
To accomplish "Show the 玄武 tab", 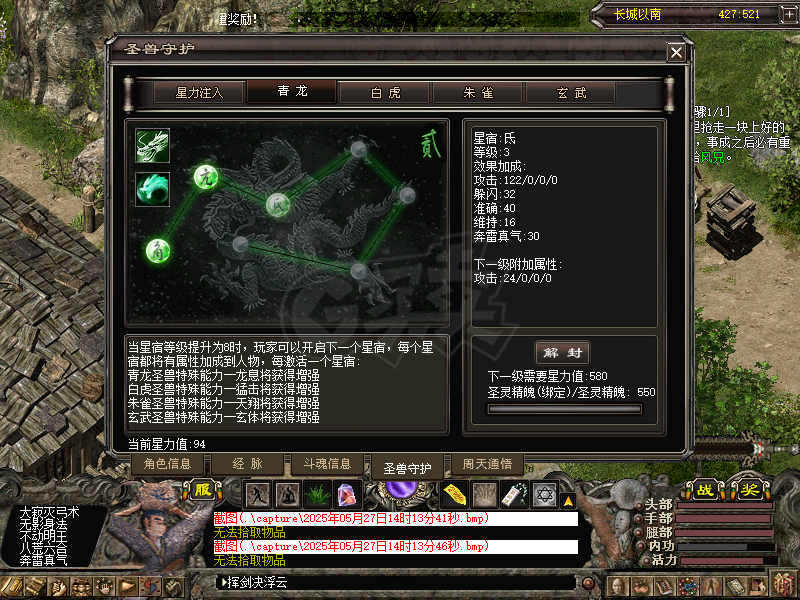I will pos(571,92).
